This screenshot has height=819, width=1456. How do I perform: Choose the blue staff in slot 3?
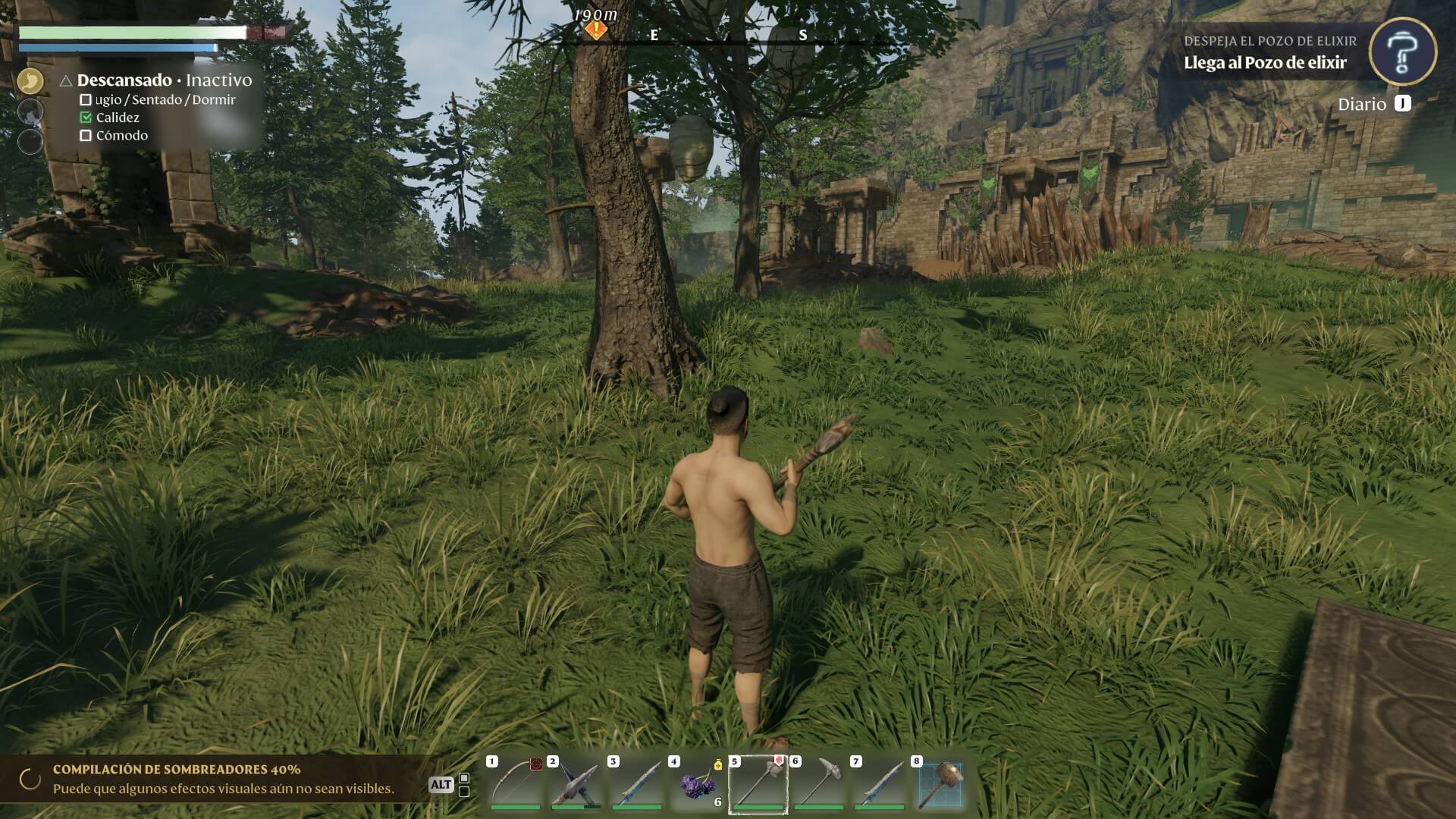pos(636,783)
